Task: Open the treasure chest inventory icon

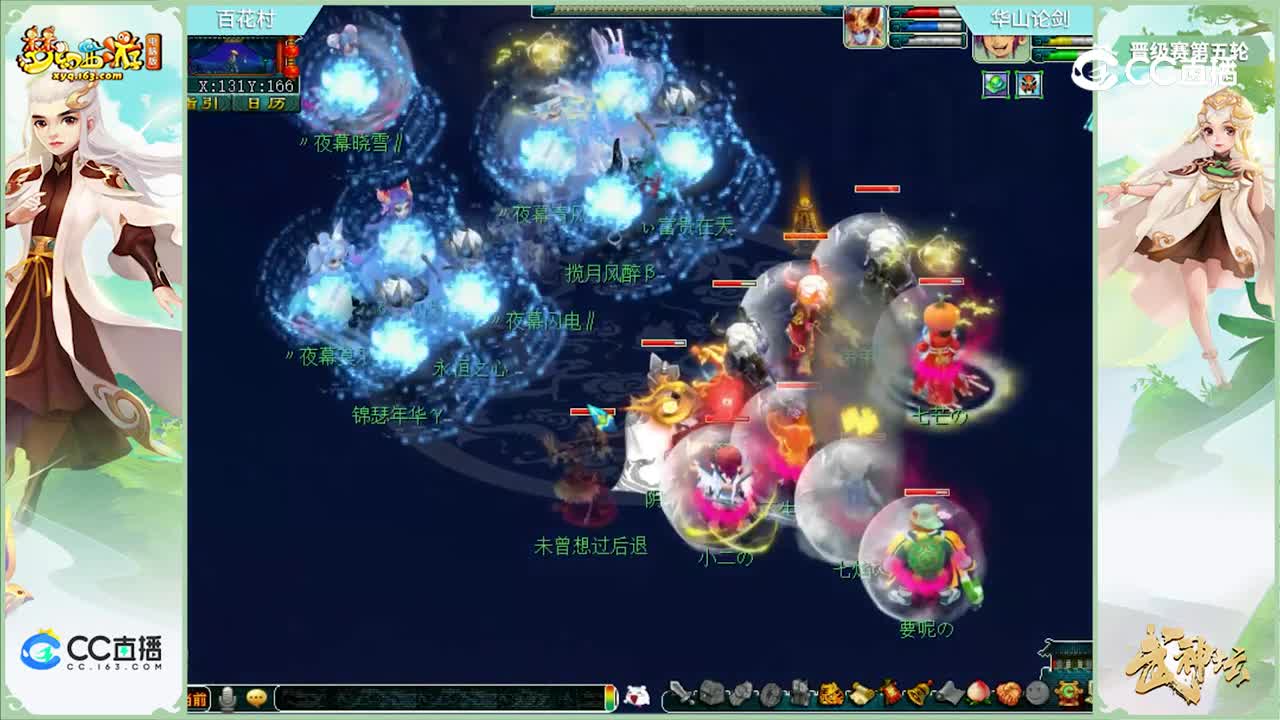Action: [710, 693]
